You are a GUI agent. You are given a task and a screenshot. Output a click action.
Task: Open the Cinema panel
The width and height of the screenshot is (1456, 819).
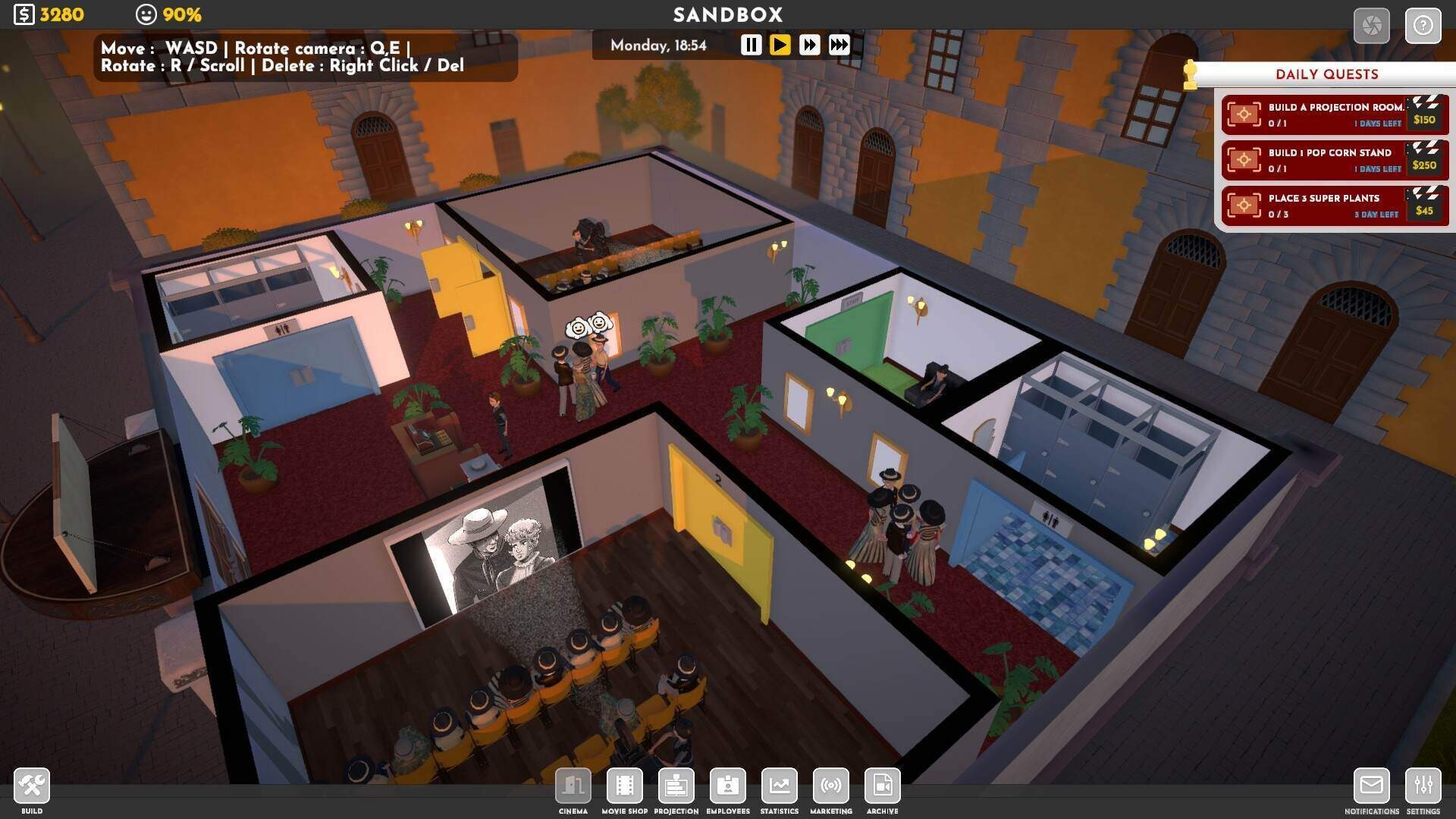tap(573, 786)
